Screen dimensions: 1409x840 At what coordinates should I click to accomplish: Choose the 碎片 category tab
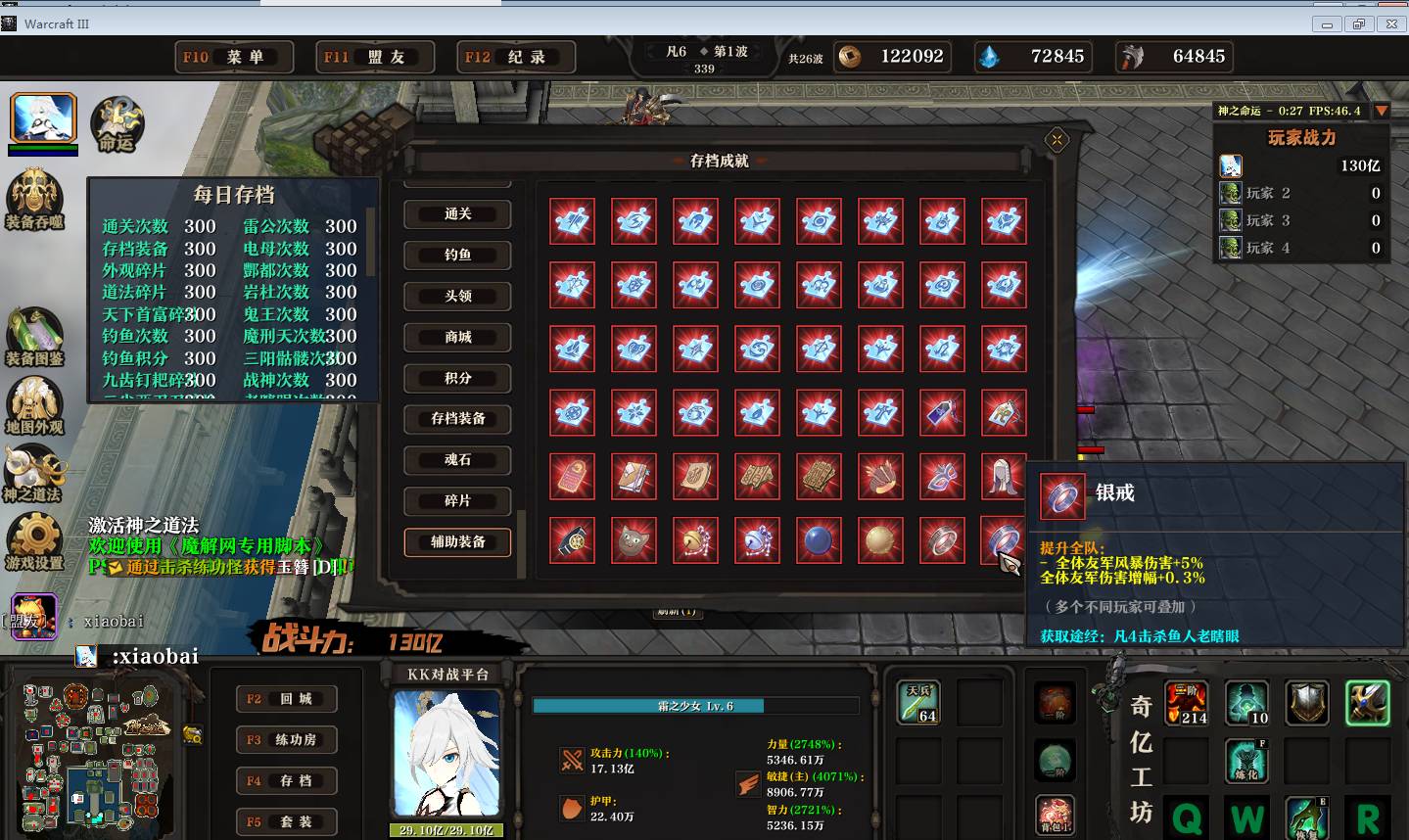[x=457, y=501]
